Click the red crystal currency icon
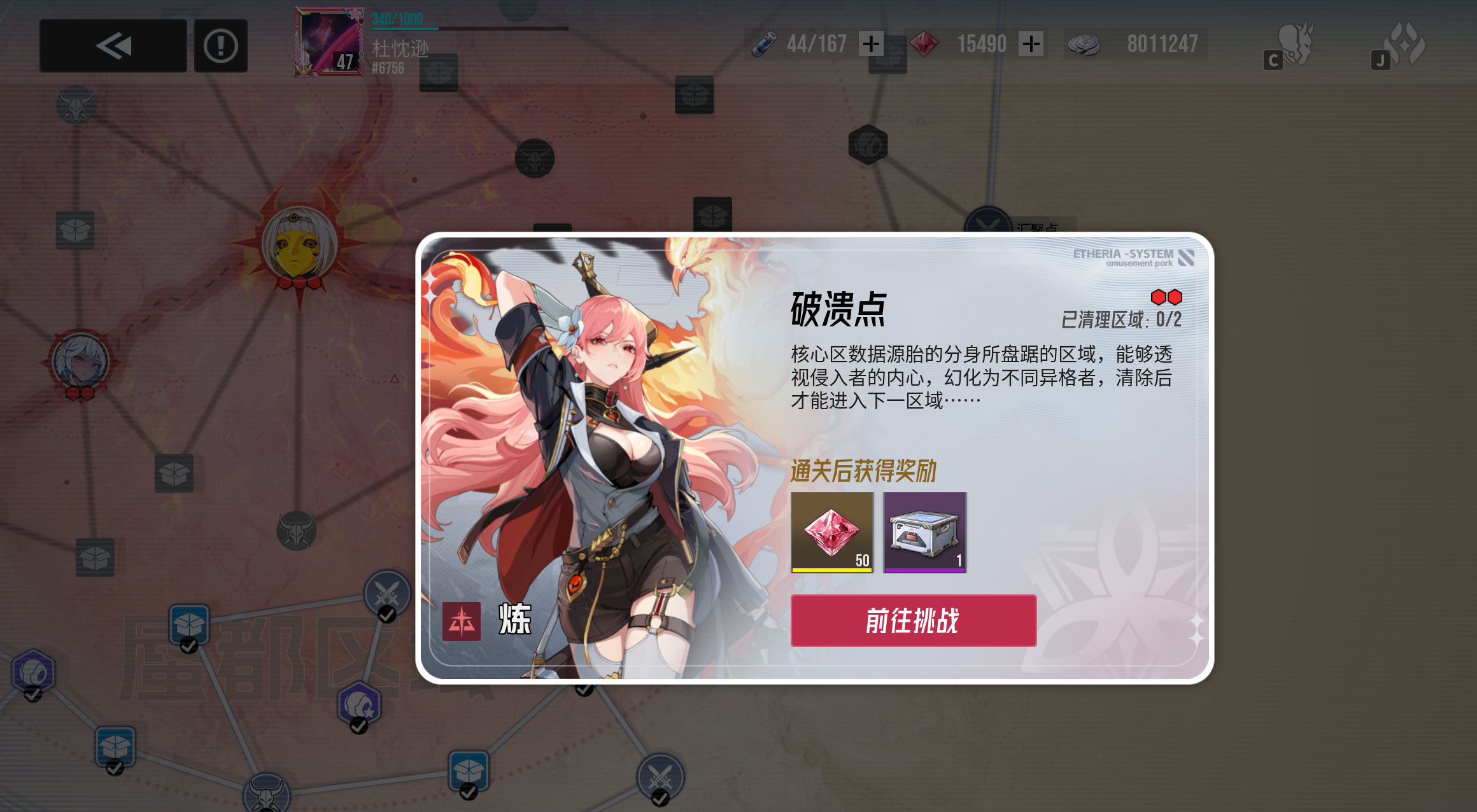The width and height of the screenshot is (1477, 812). [924, 43]
